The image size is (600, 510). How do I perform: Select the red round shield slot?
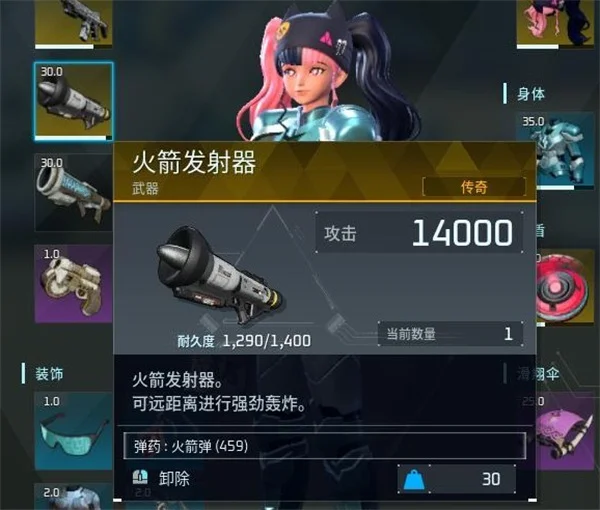560,286
